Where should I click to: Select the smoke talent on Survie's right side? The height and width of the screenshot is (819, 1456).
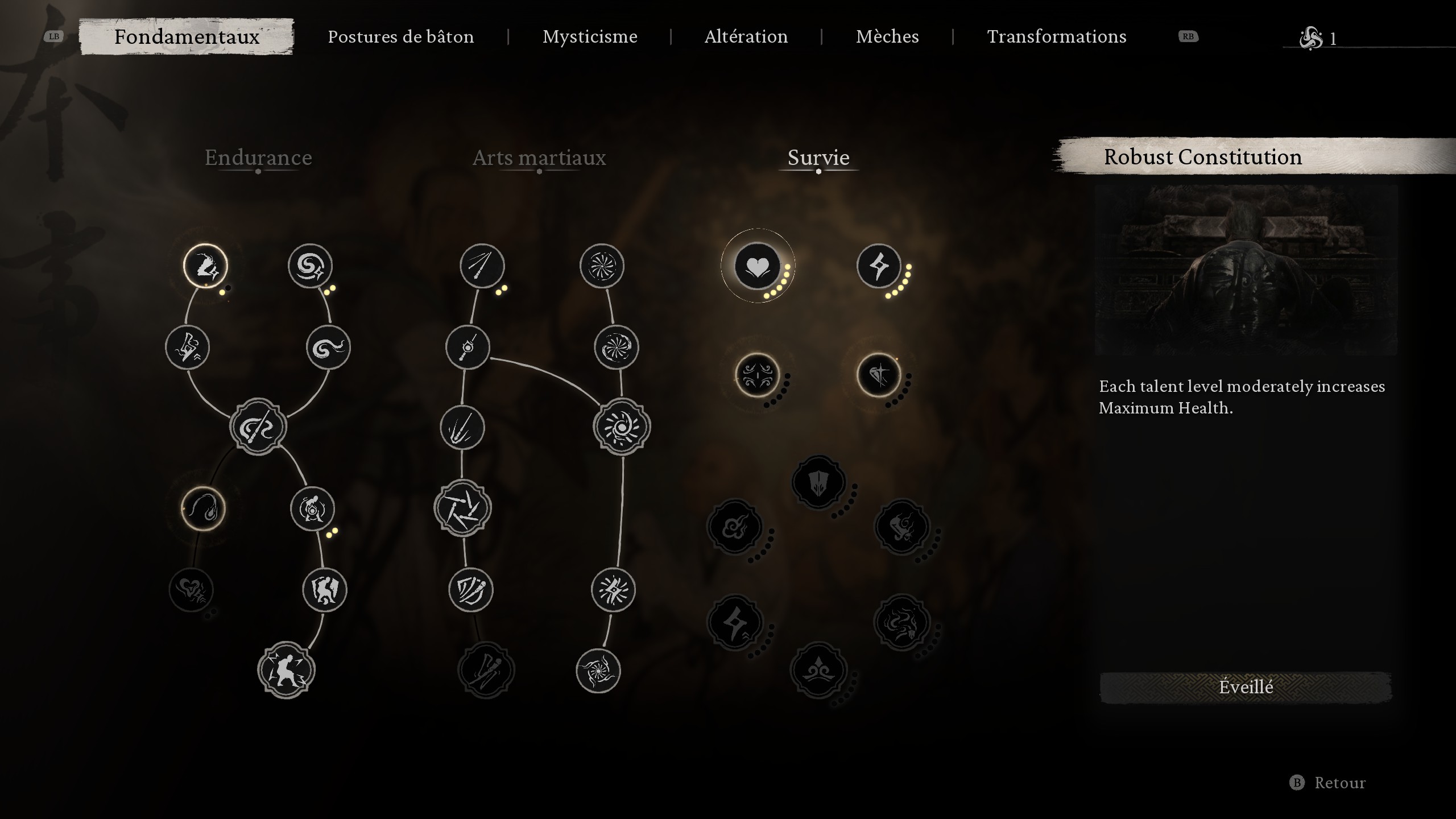[903, 621]
